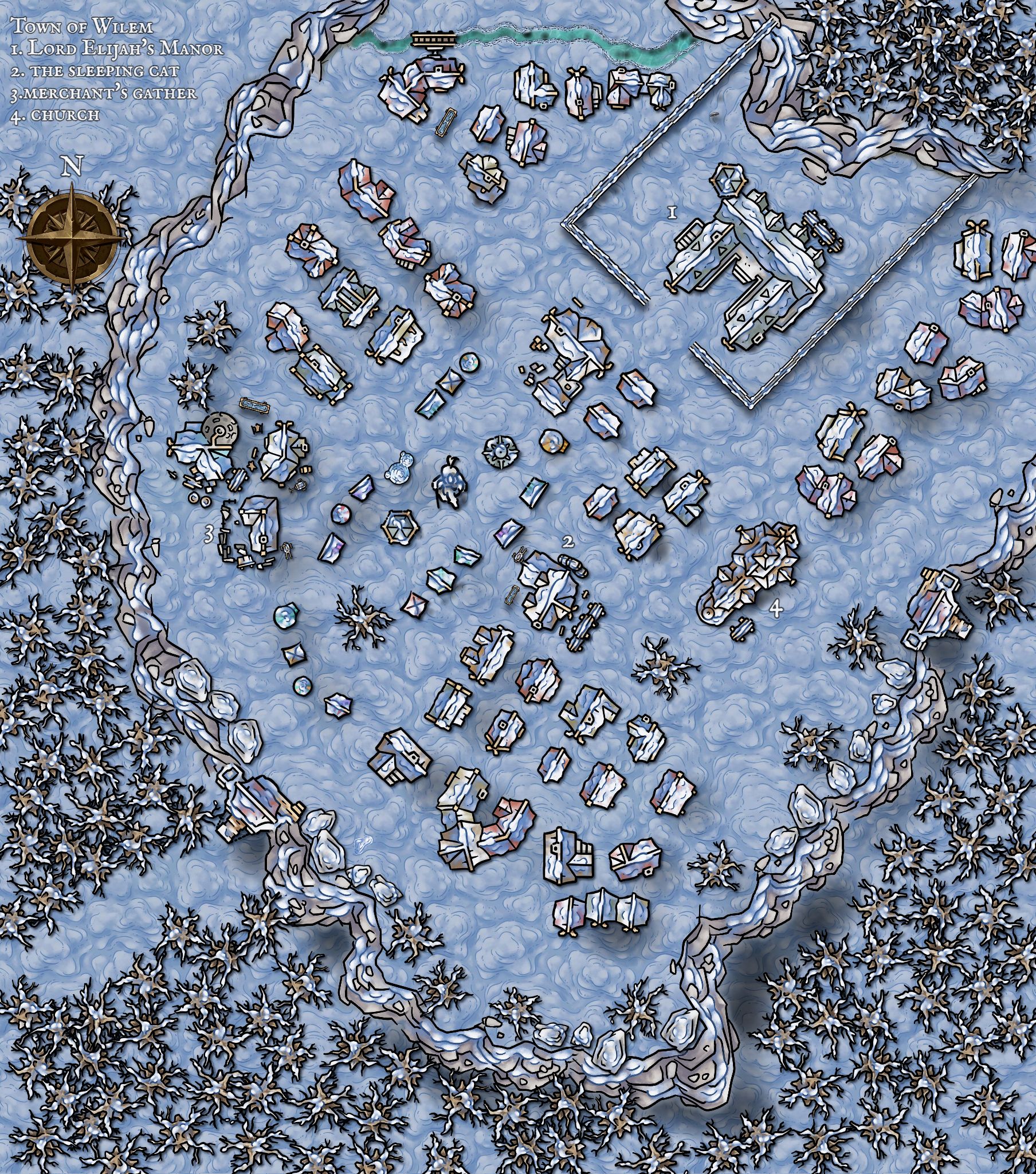Click map marker number 1 by the manor

pos(672,213)
